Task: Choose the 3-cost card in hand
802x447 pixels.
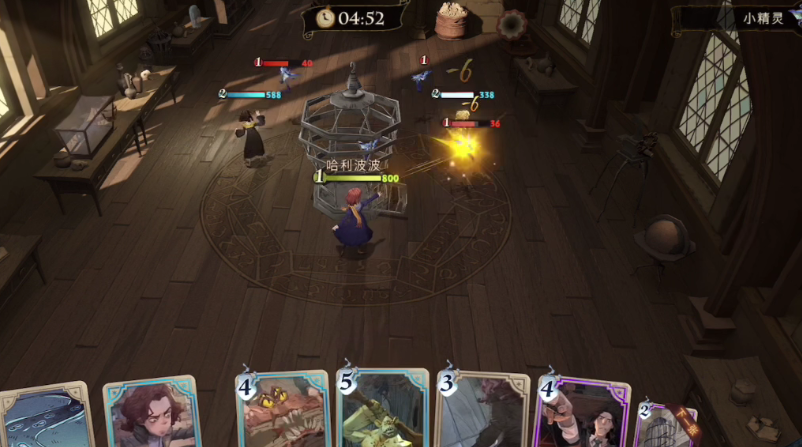Action: point(482,410)
